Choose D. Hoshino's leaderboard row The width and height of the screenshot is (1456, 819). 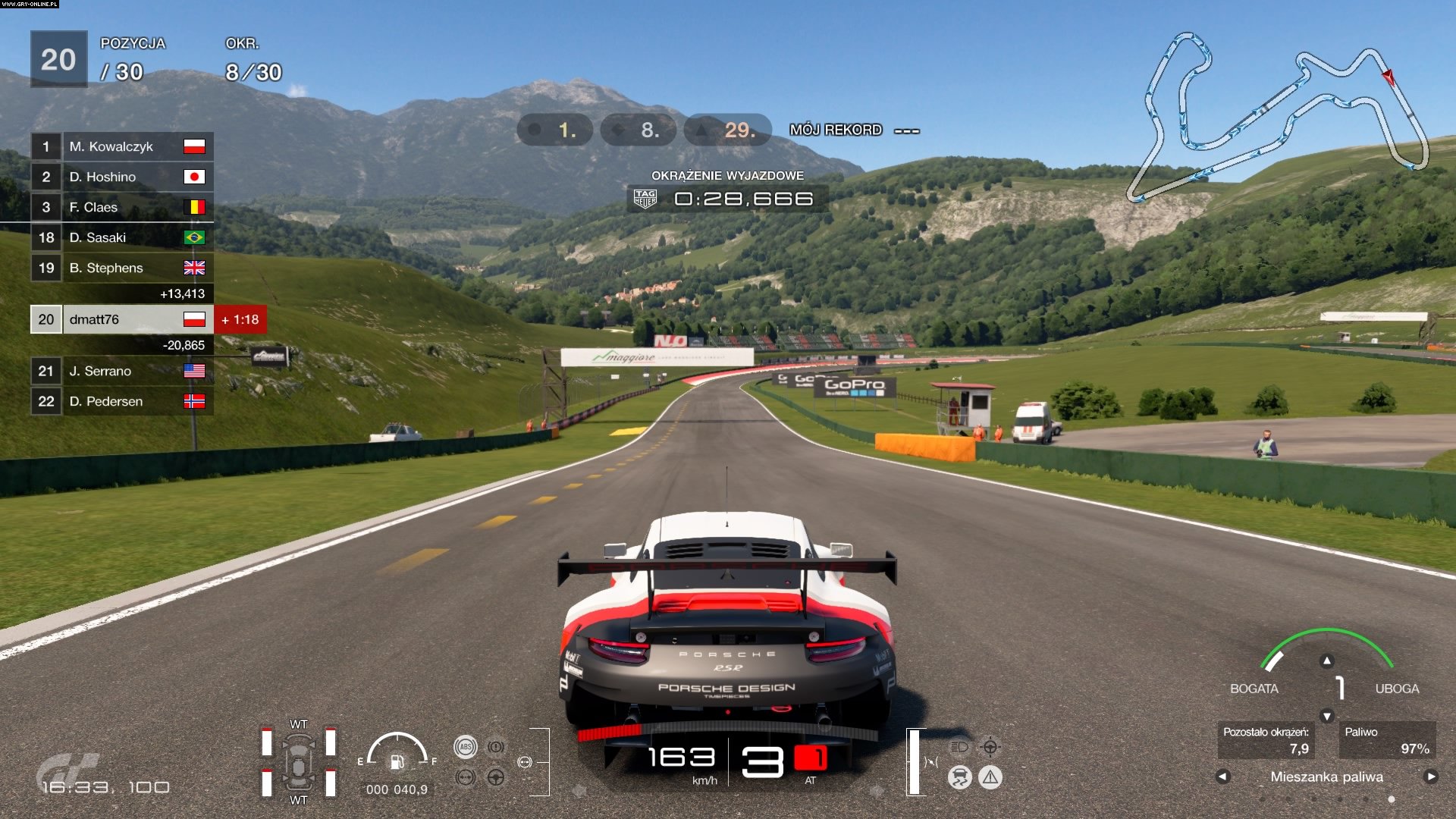click(121, 177)
